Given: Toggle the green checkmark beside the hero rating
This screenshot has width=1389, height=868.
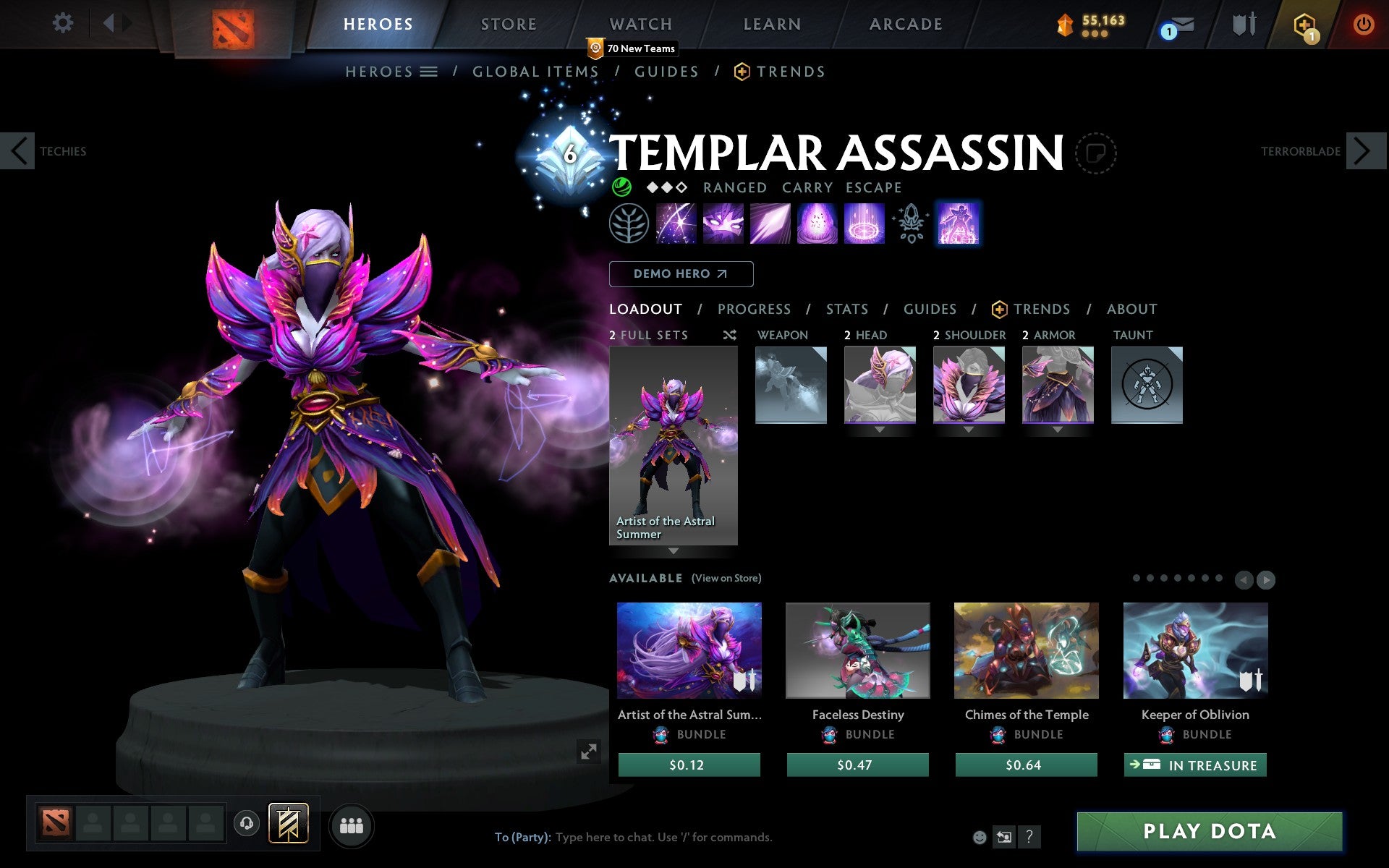Looking at the screenshot, I should click(622, 187).
